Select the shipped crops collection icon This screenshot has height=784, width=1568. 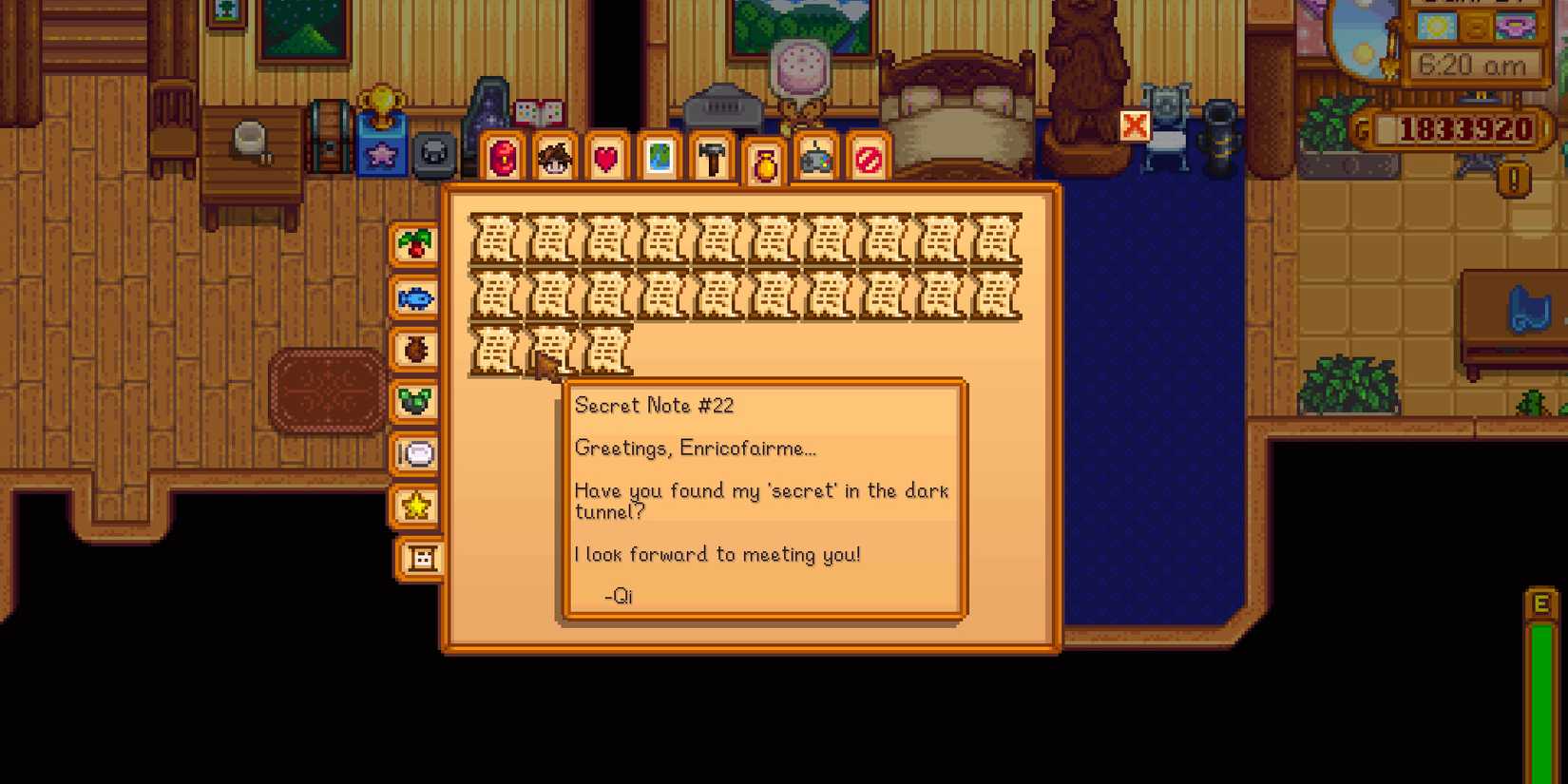[x=415, y=244]
